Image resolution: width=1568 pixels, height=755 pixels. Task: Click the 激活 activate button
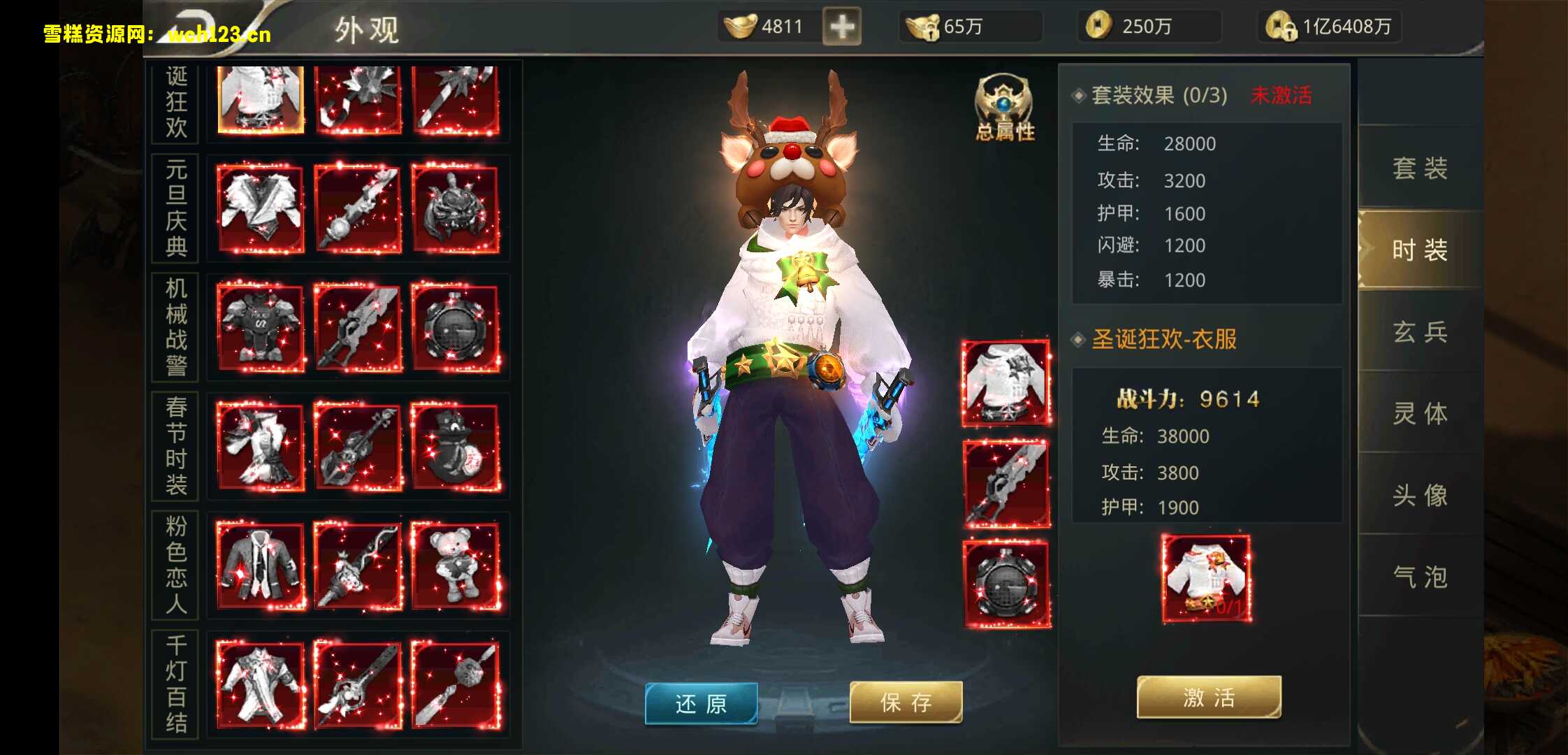click(1209, 697)
